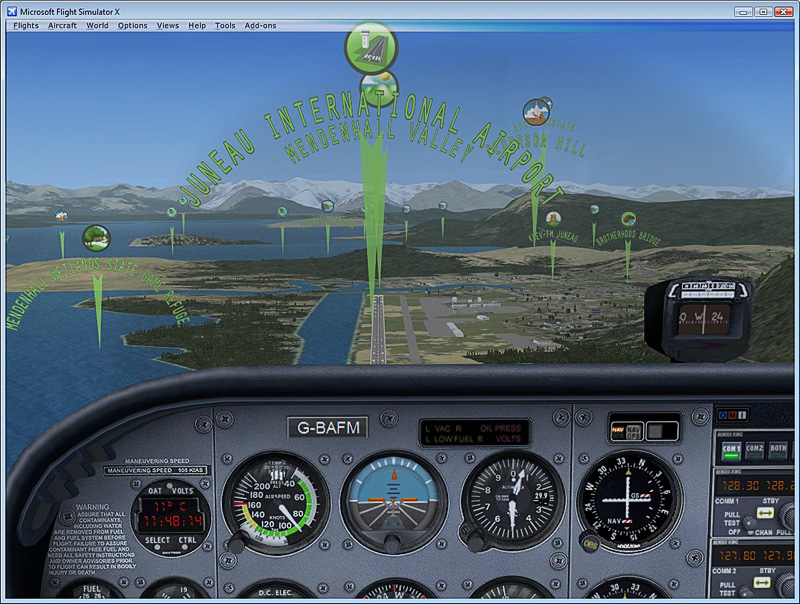Screen dimensions: 800x604
Task: Open the Tools menu
Action: (x=225, y=25)
